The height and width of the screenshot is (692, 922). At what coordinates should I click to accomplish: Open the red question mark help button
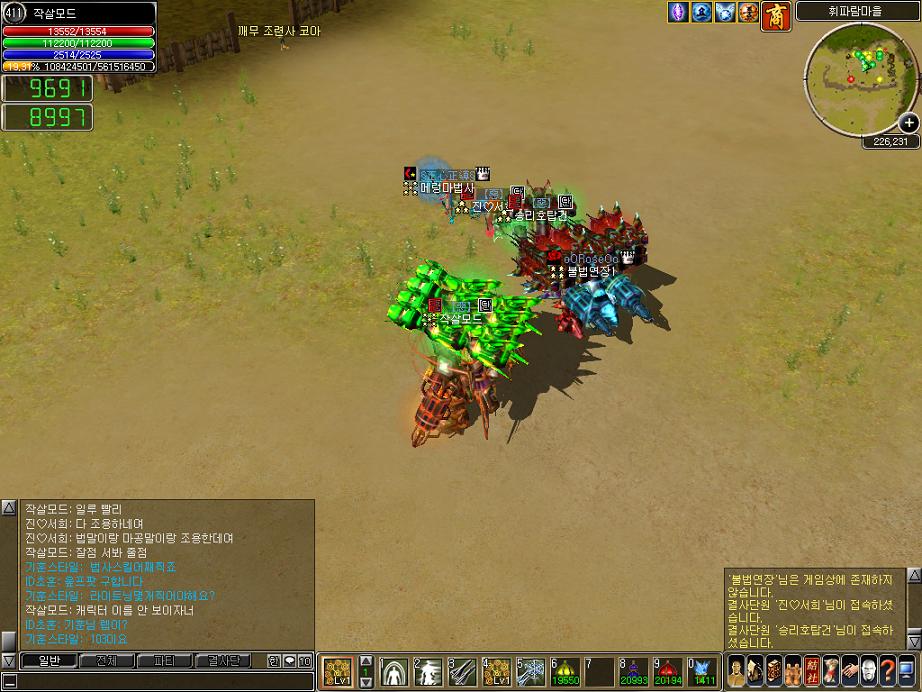coord(887,670)
